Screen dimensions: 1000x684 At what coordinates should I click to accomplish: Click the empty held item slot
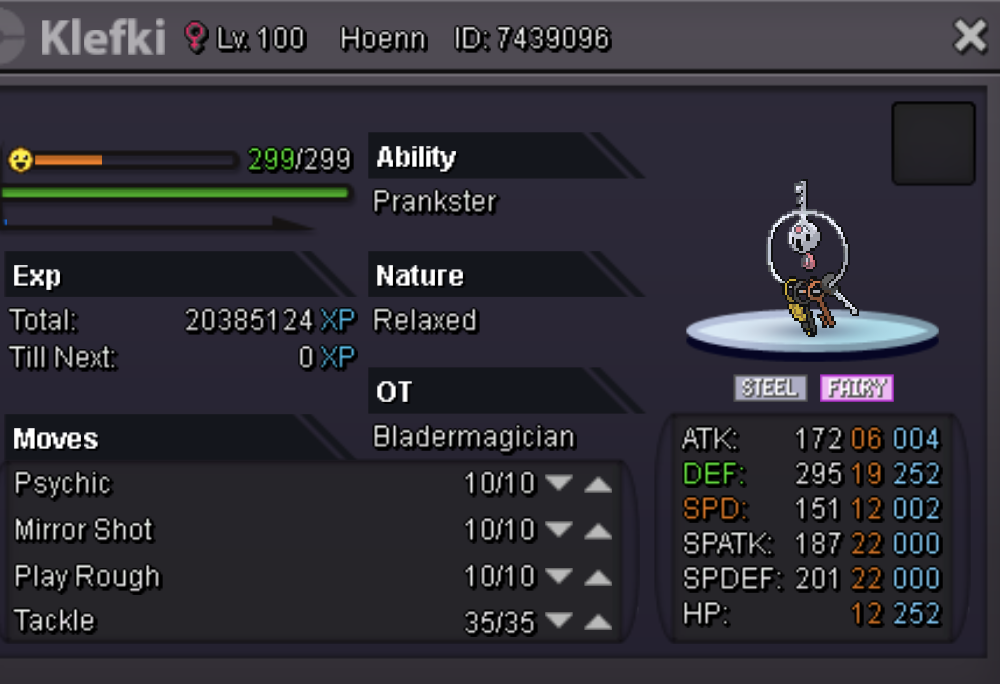[933, 143]
